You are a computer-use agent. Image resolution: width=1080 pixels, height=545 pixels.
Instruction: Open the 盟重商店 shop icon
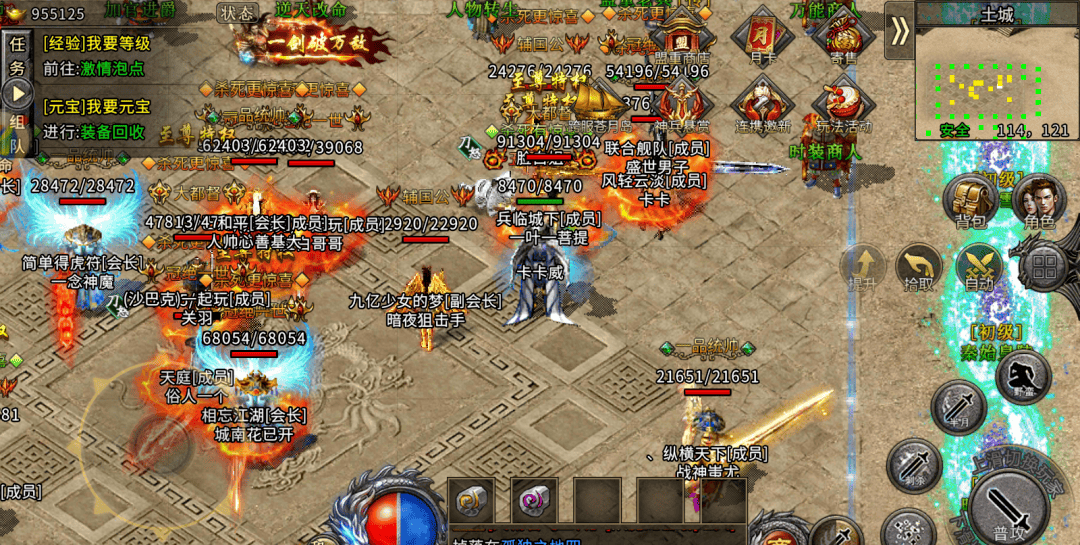click(x=681, y=38)
